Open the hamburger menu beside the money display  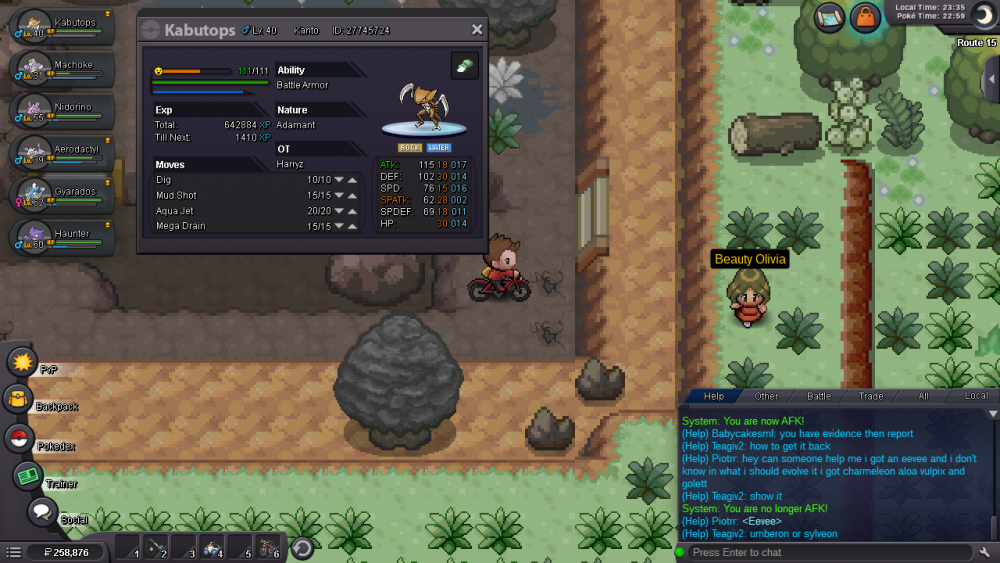point(13,552)
